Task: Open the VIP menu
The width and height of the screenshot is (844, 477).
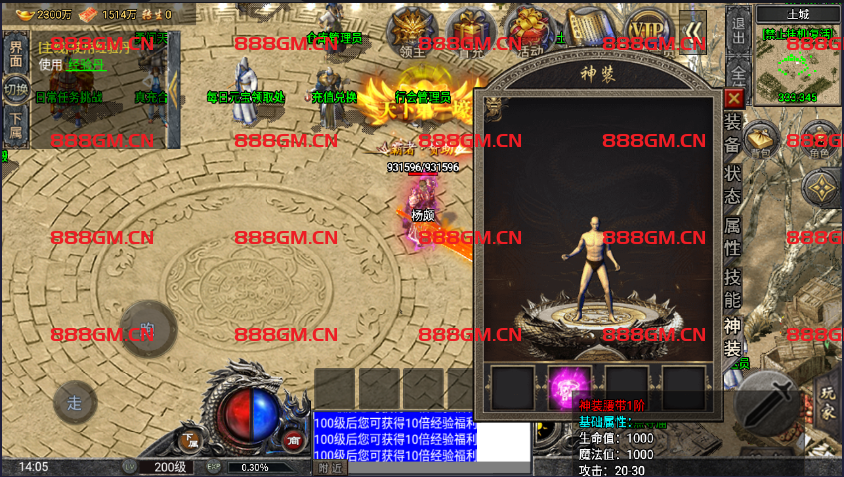Action: click(x=645, y=28)
